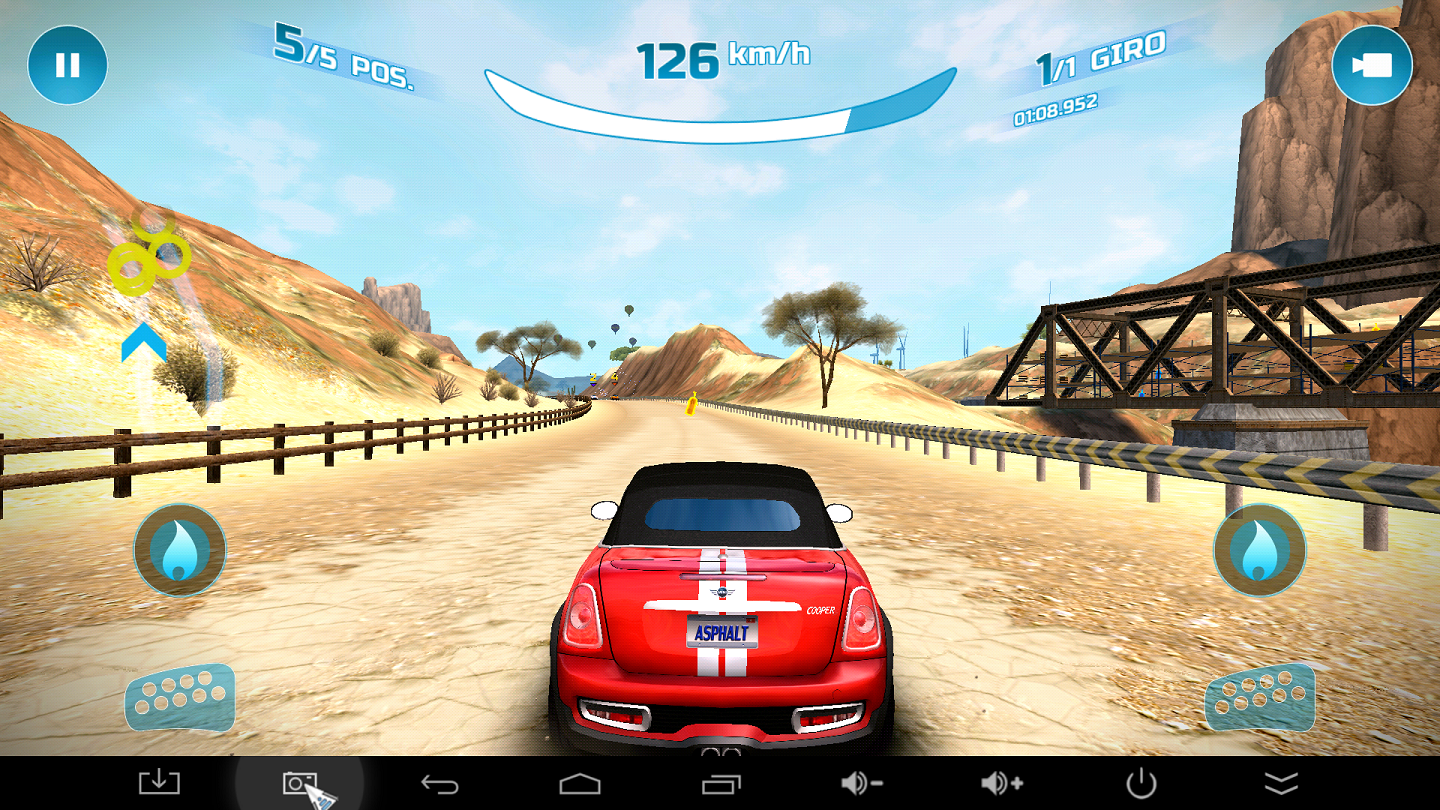Image resolution: width=1440 pixels, height=810 pixels.
Task: Pause the race
Action: pos(67,66)
